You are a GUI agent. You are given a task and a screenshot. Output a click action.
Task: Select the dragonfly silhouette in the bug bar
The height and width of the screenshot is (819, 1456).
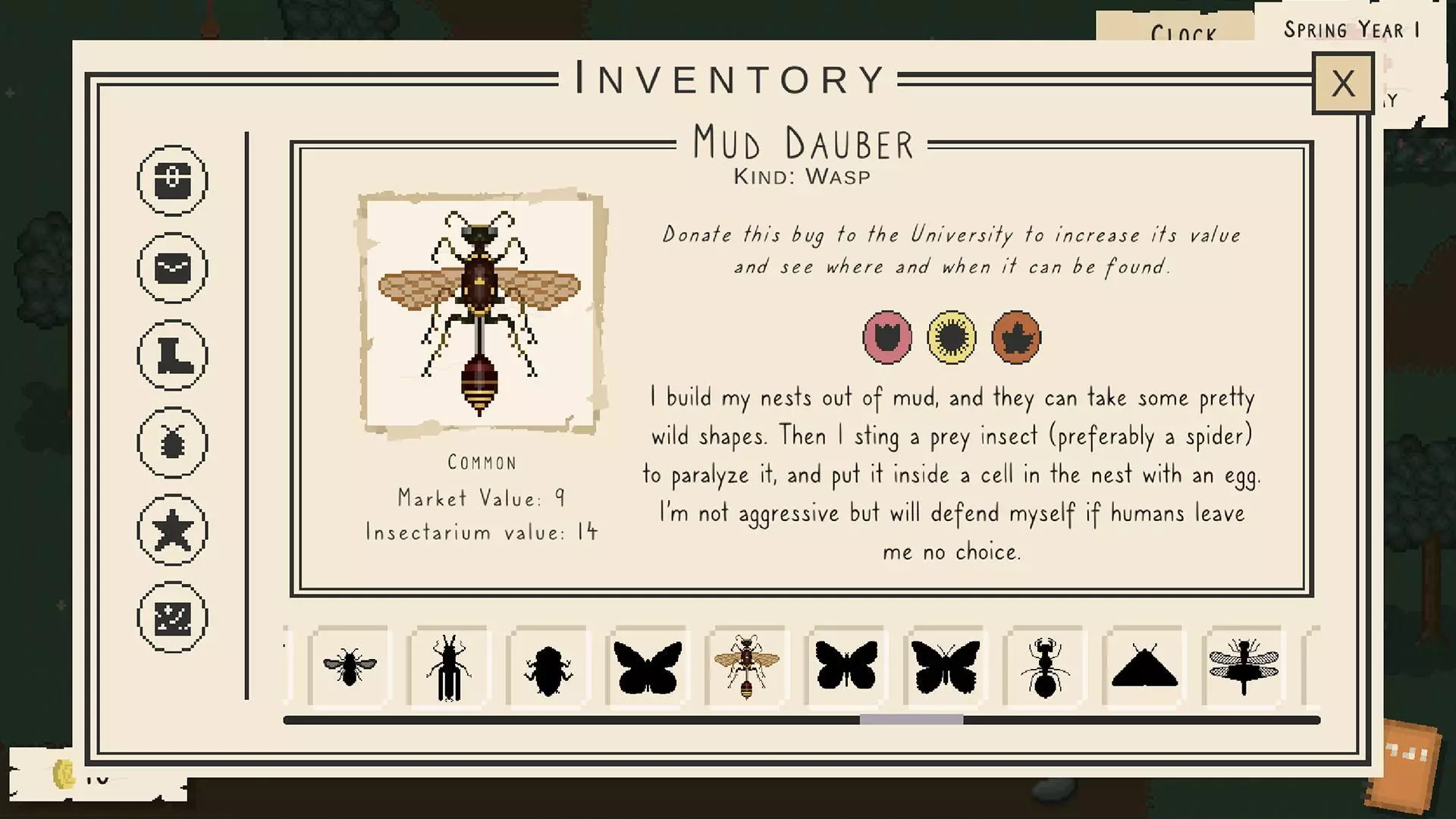point(1244,666)
